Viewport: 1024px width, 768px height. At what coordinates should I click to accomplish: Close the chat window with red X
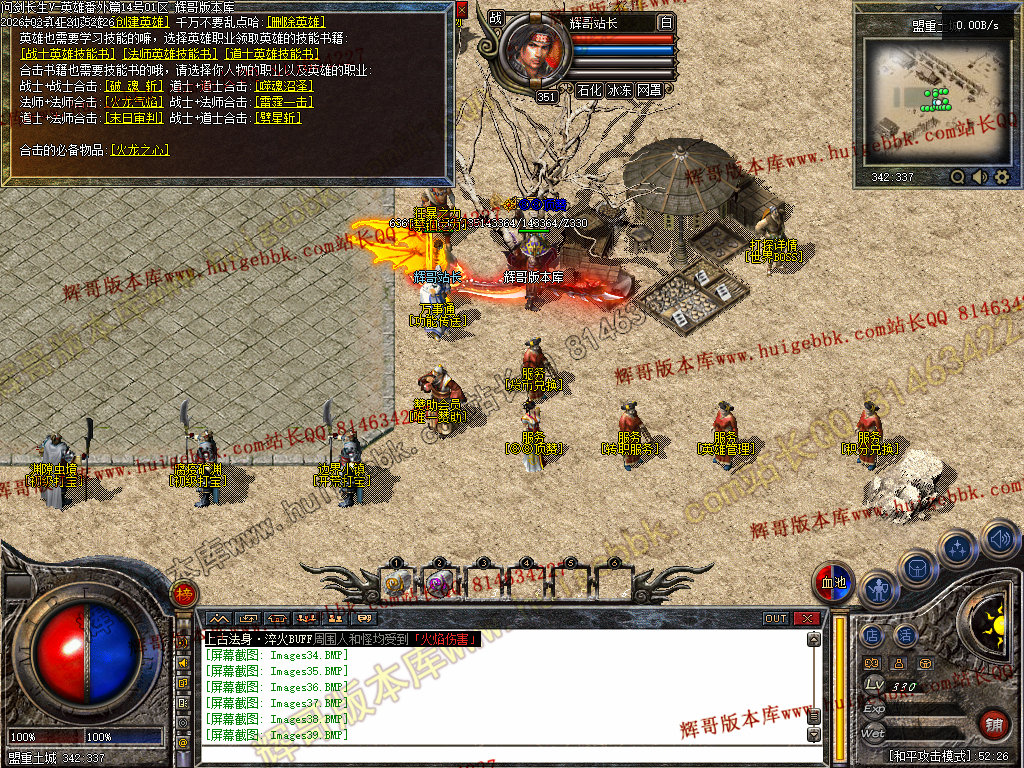tap(806, 619)
